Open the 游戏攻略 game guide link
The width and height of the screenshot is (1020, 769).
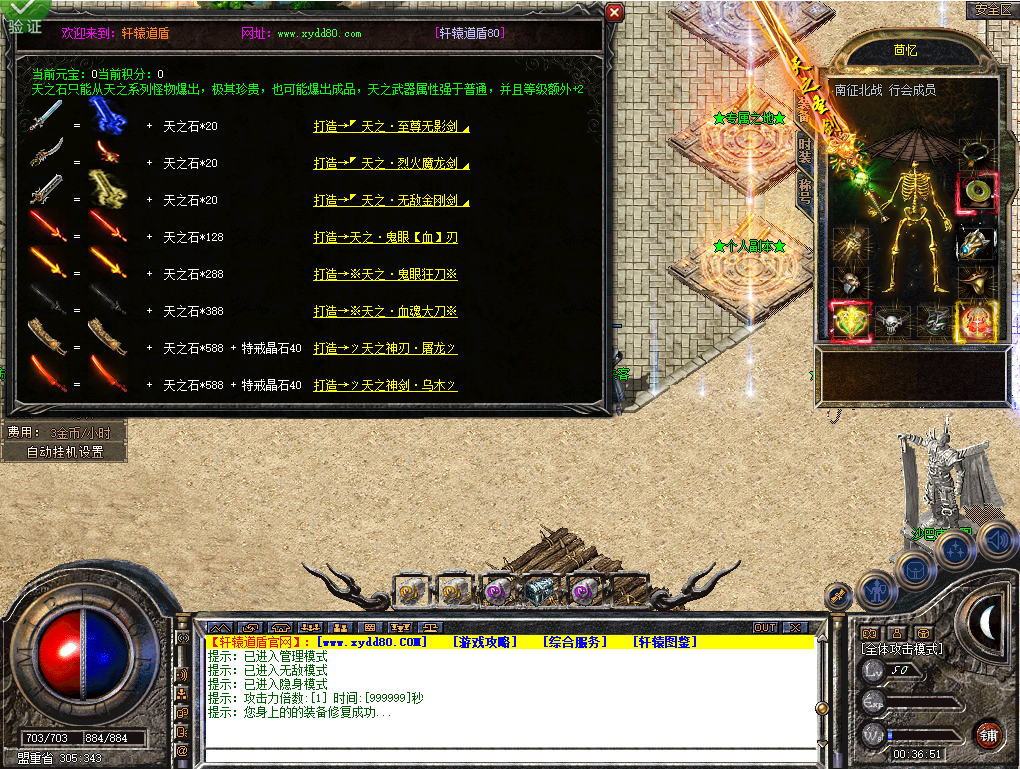(x=484, y=642)
